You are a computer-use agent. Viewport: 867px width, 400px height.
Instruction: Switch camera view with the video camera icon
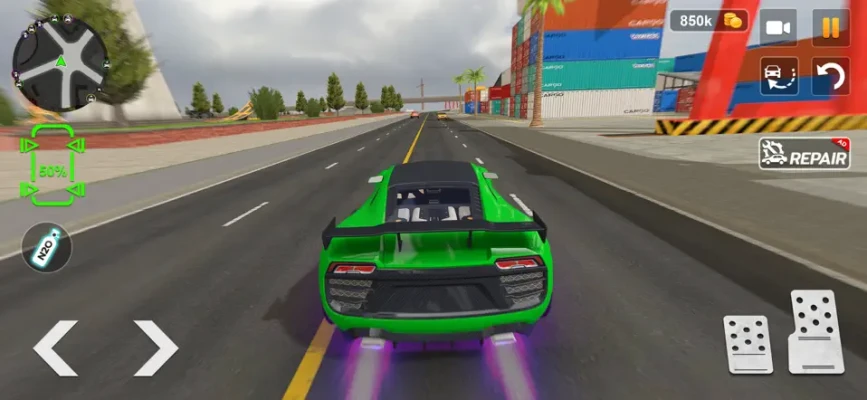(778, 27)
